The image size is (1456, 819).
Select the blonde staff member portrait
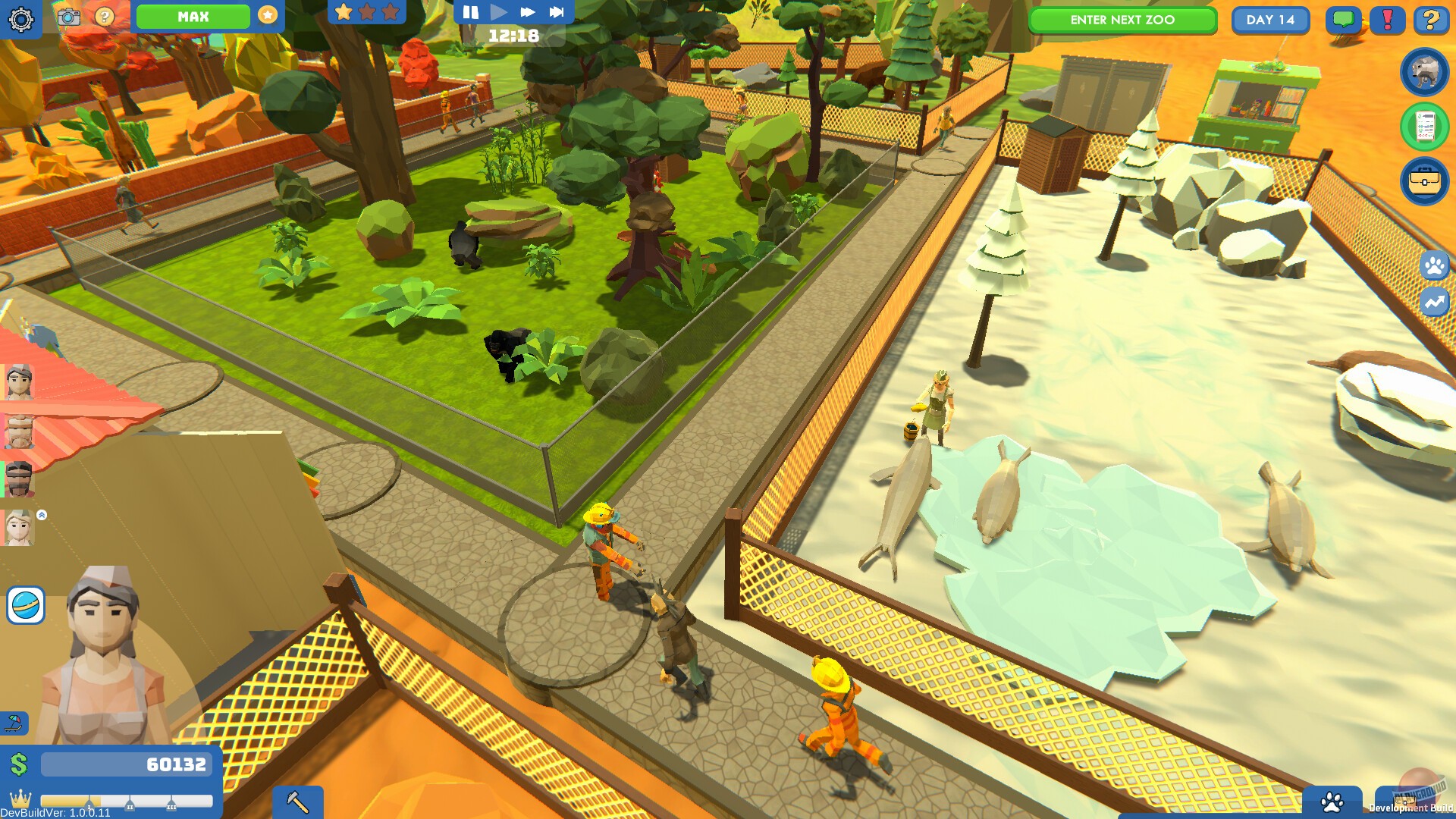[19, 527]
